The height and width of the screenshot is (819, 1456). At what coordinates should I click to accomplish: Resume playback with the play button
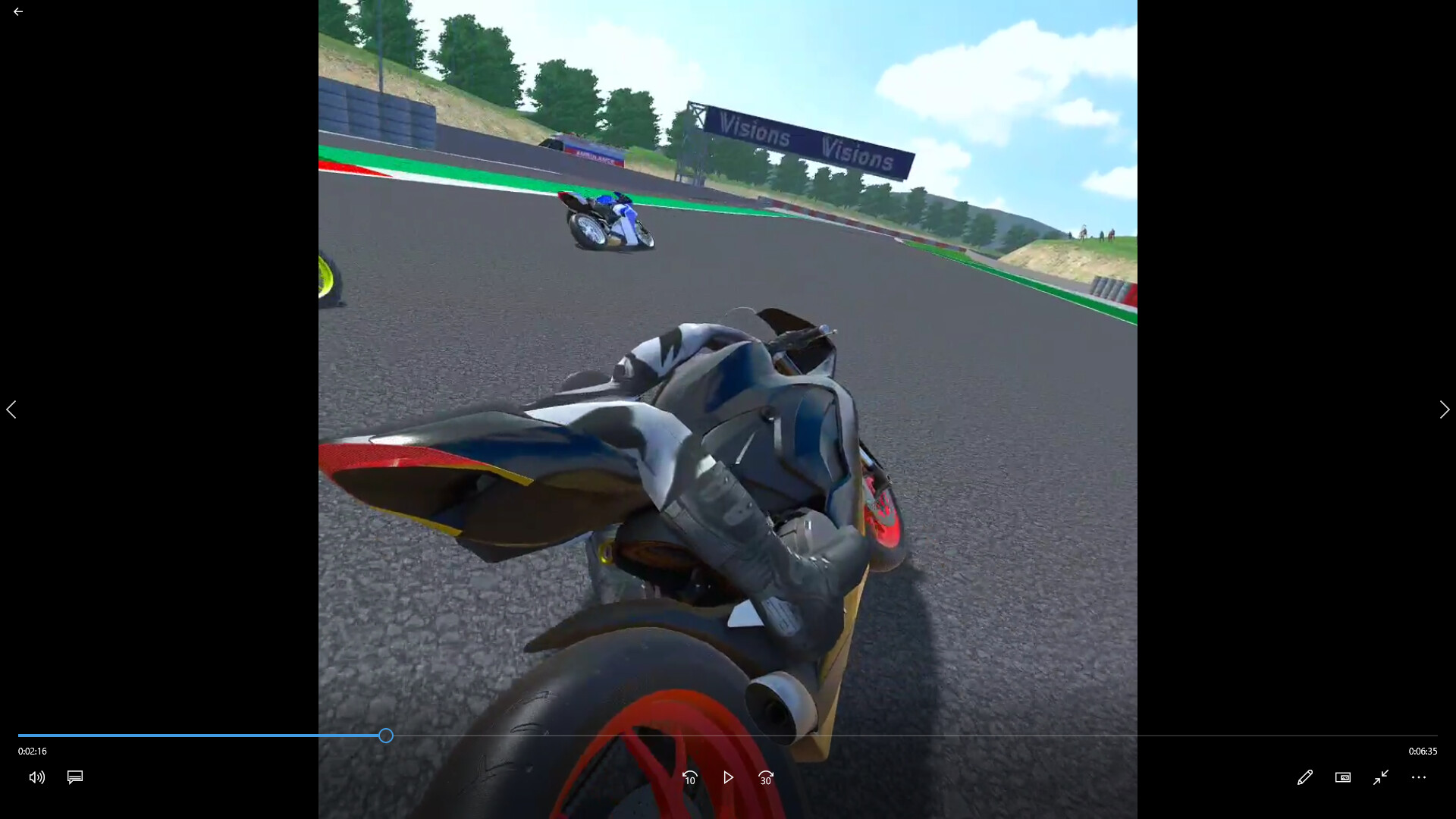(728, 777)
